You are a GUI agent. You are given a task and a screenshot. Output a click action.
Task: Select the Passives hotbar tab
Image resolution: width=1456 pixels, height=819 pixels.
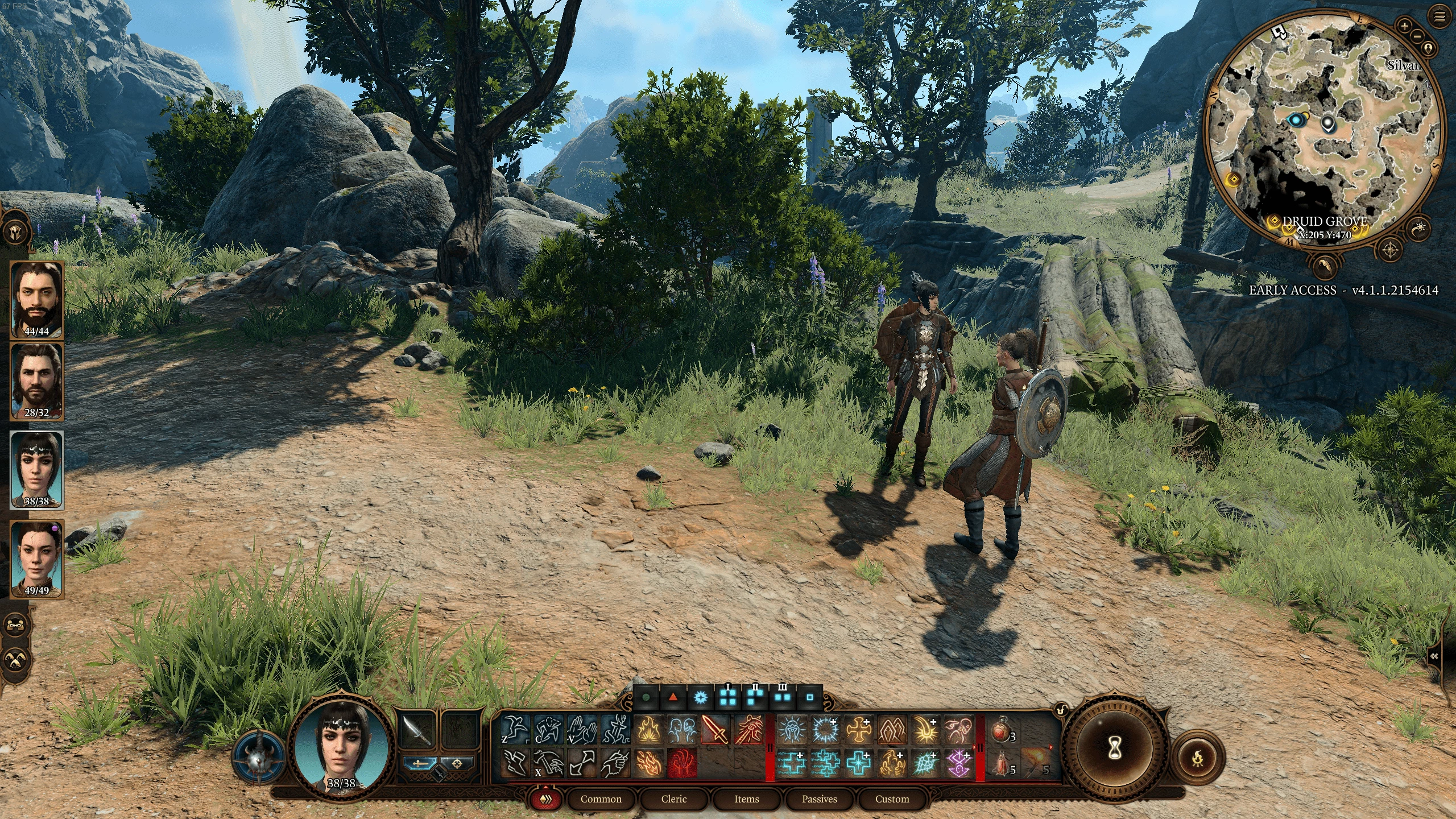point(819,799)
